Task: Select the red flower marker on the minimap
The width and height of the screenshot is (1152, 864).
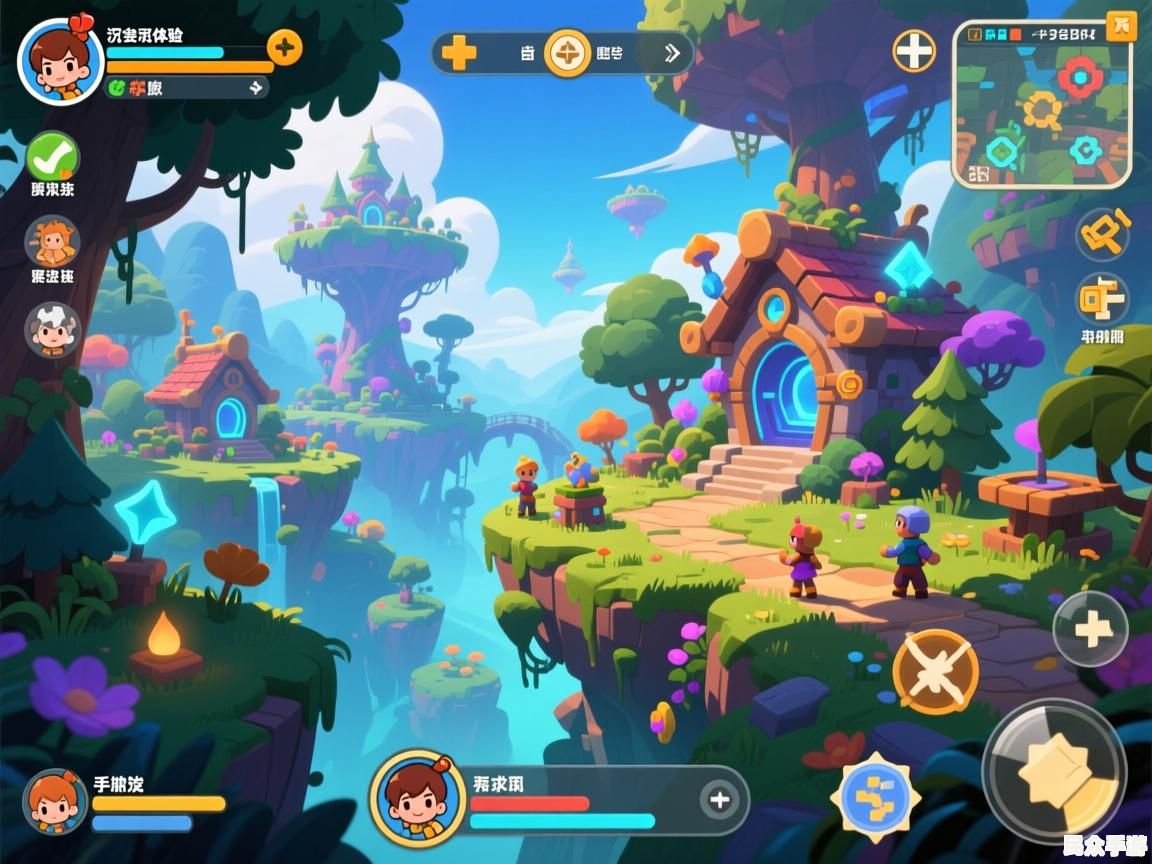Action: pos(1080,78)
